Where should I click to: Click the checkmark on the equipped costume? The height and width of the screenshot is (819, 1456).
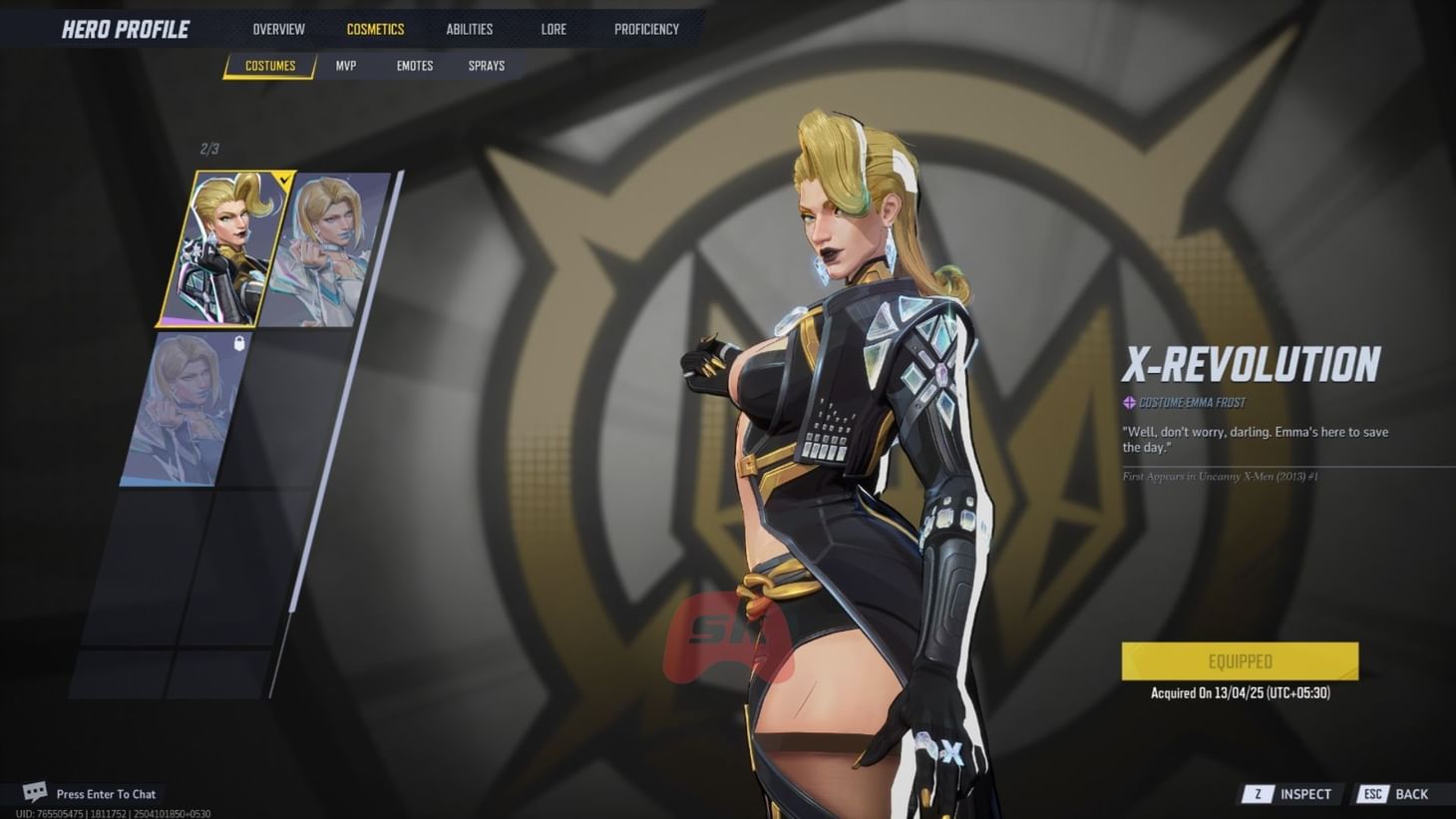coord(284,182)
